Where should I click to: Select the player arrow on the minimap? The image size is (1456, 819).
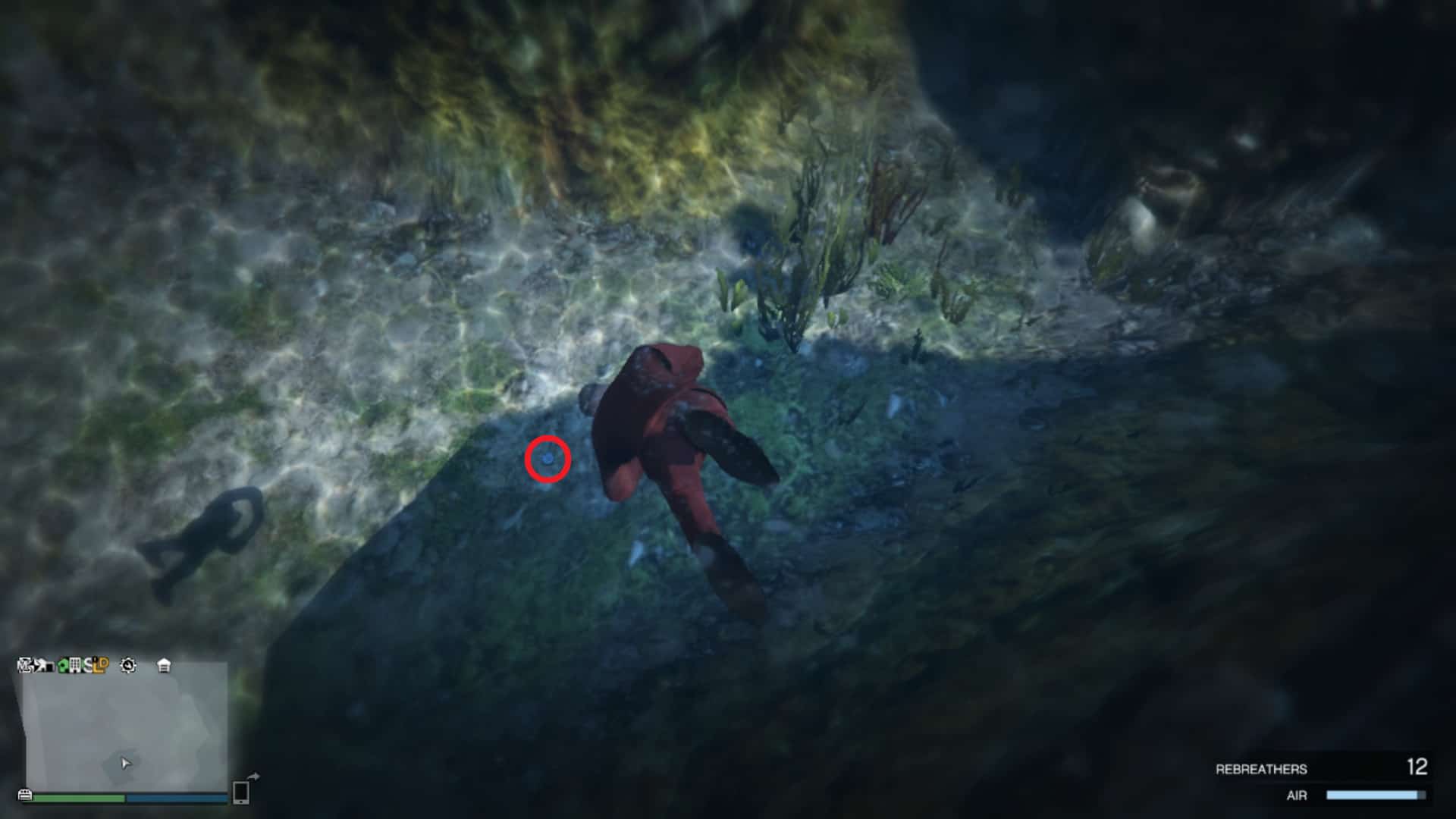coord(125,763)
